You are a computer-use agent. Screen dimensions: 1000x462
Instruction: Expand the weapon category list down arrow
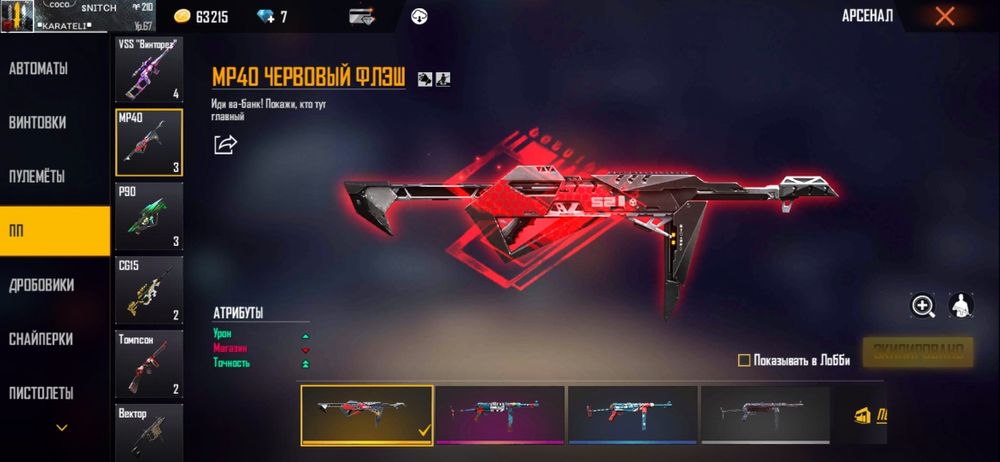(62, 428)
